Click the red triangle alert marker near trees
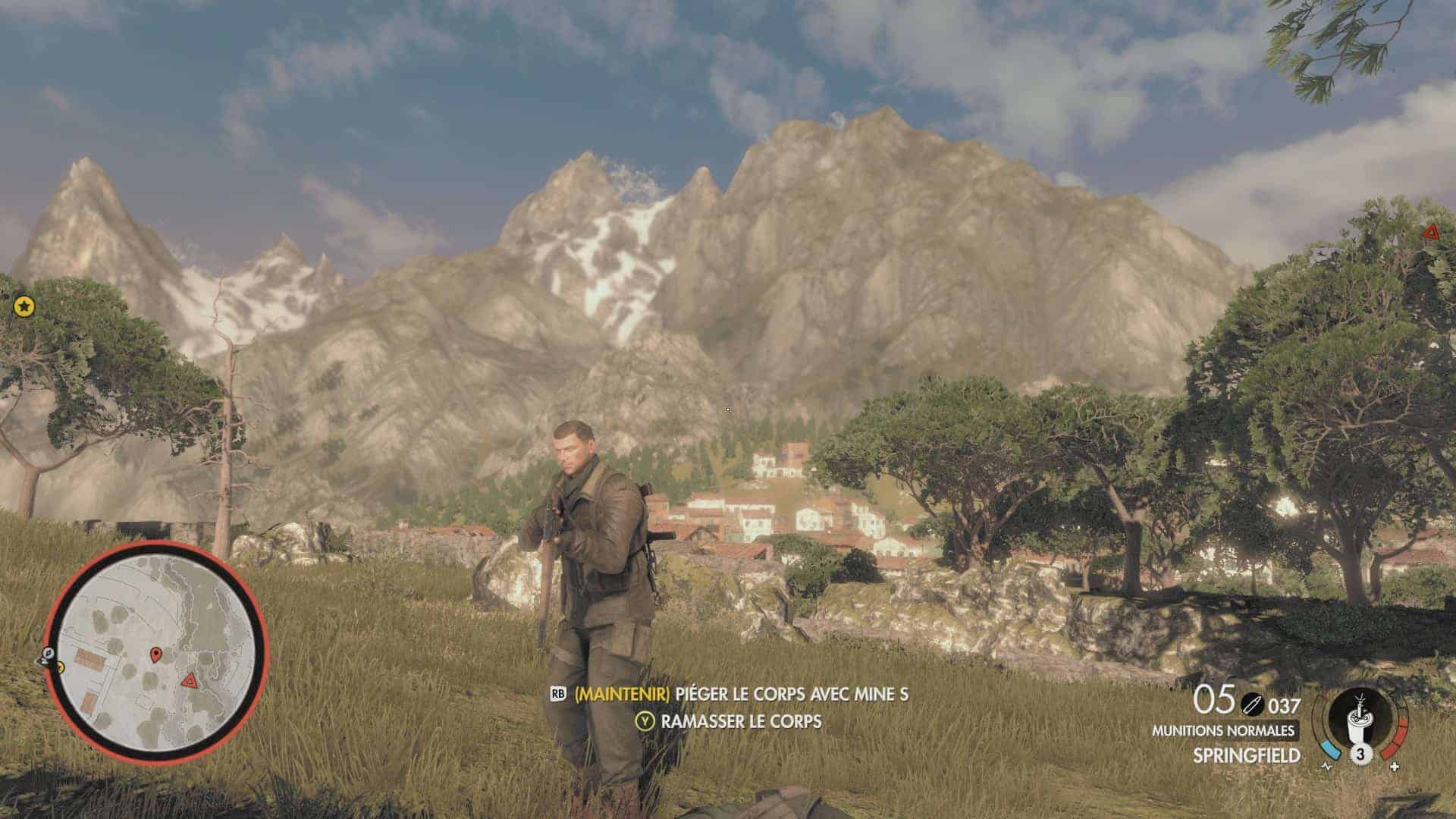Screen dimensions: 1456x819 (x=1432, y=232)
